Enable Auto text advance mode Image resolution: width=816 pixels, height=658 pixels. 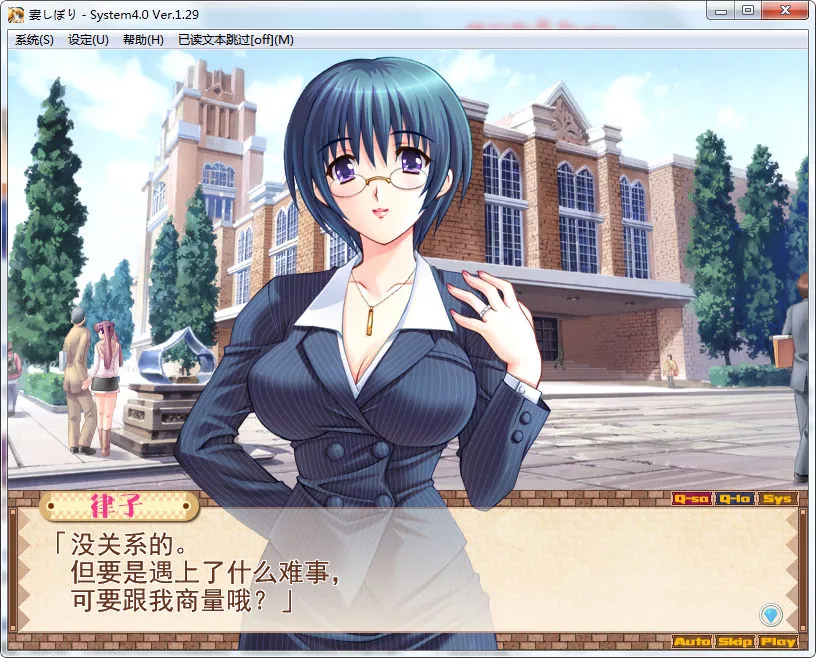point(691,641)
